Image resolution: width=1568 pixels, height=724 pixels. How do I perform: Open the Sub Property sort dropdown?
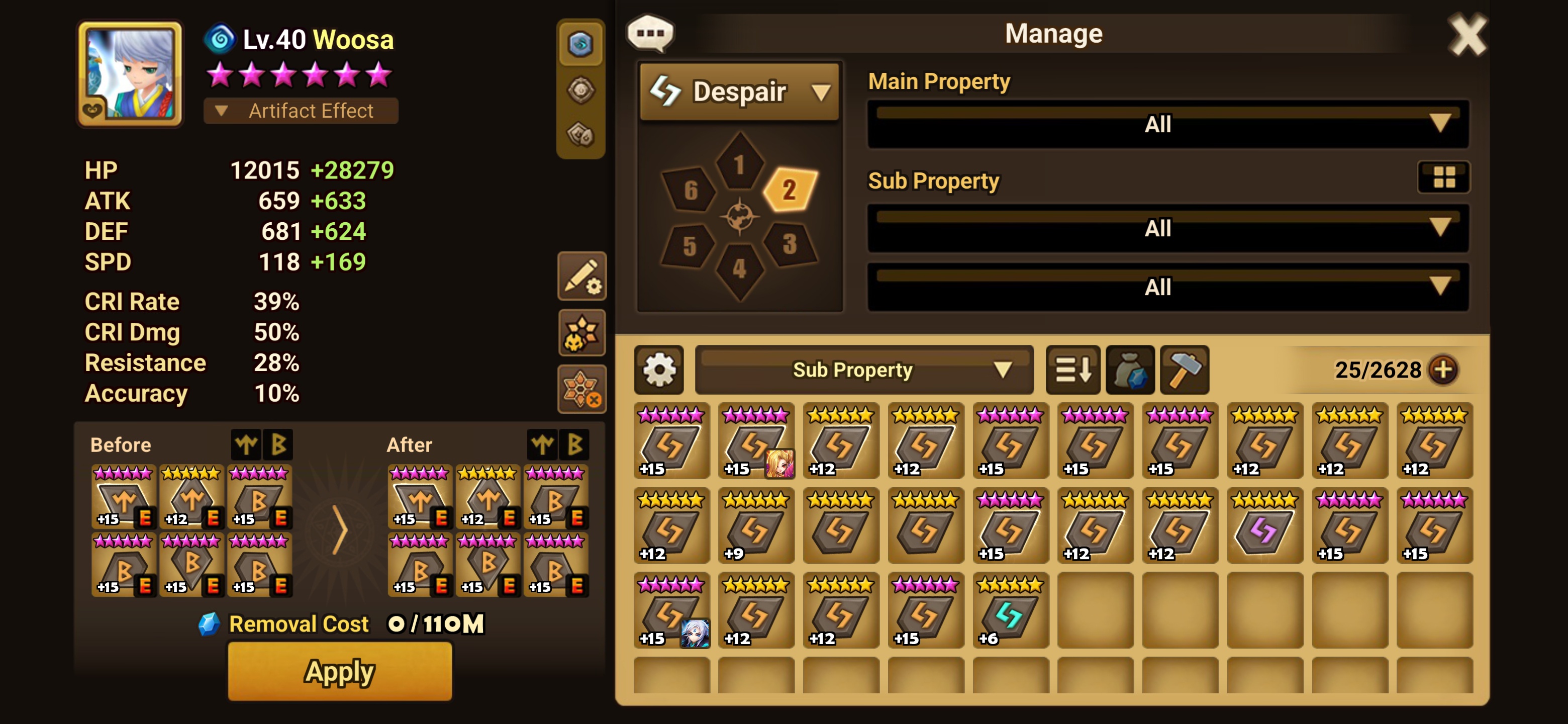[864, 370]
